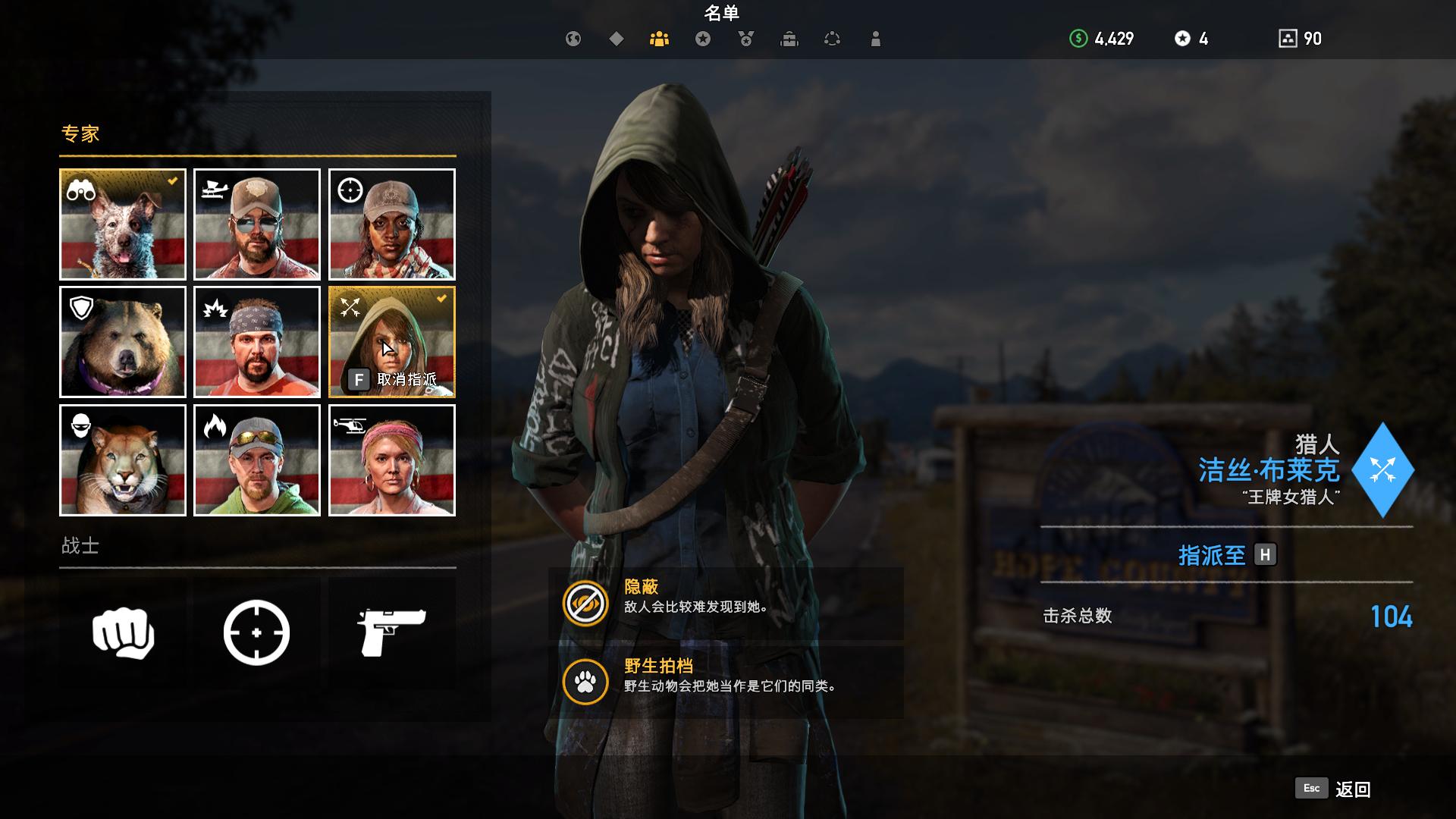The image size is (1456, 819).
Task: Select the three-circle online tab
Action: (832, 39)
